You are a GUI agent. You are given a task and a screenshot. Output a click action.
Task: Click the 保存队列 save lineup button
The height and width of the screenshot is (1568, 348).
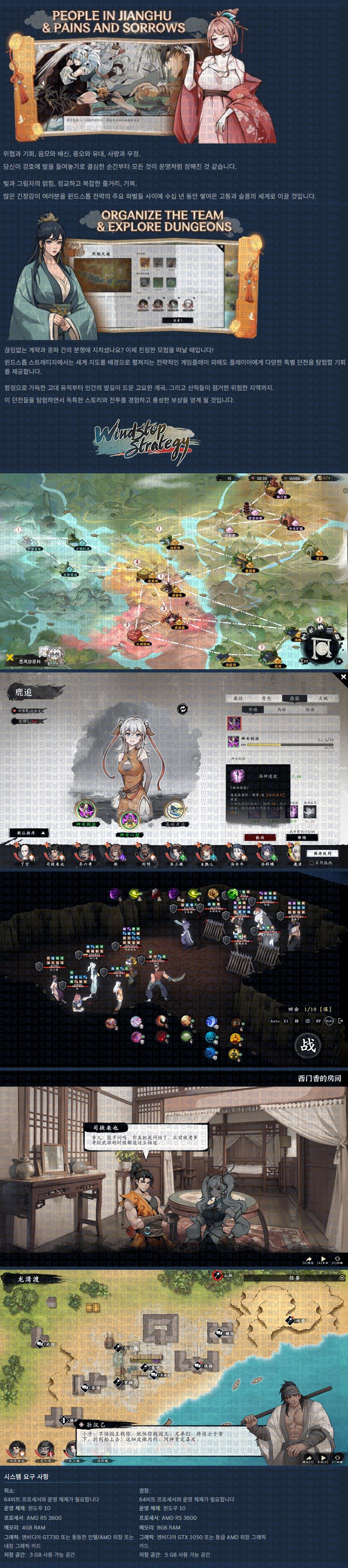[322, 853]
